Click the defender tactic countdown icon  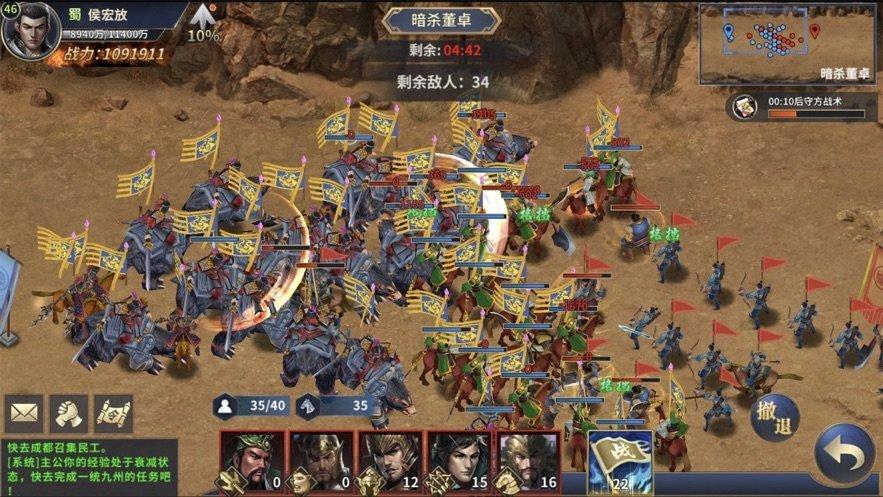pos(743,107)
